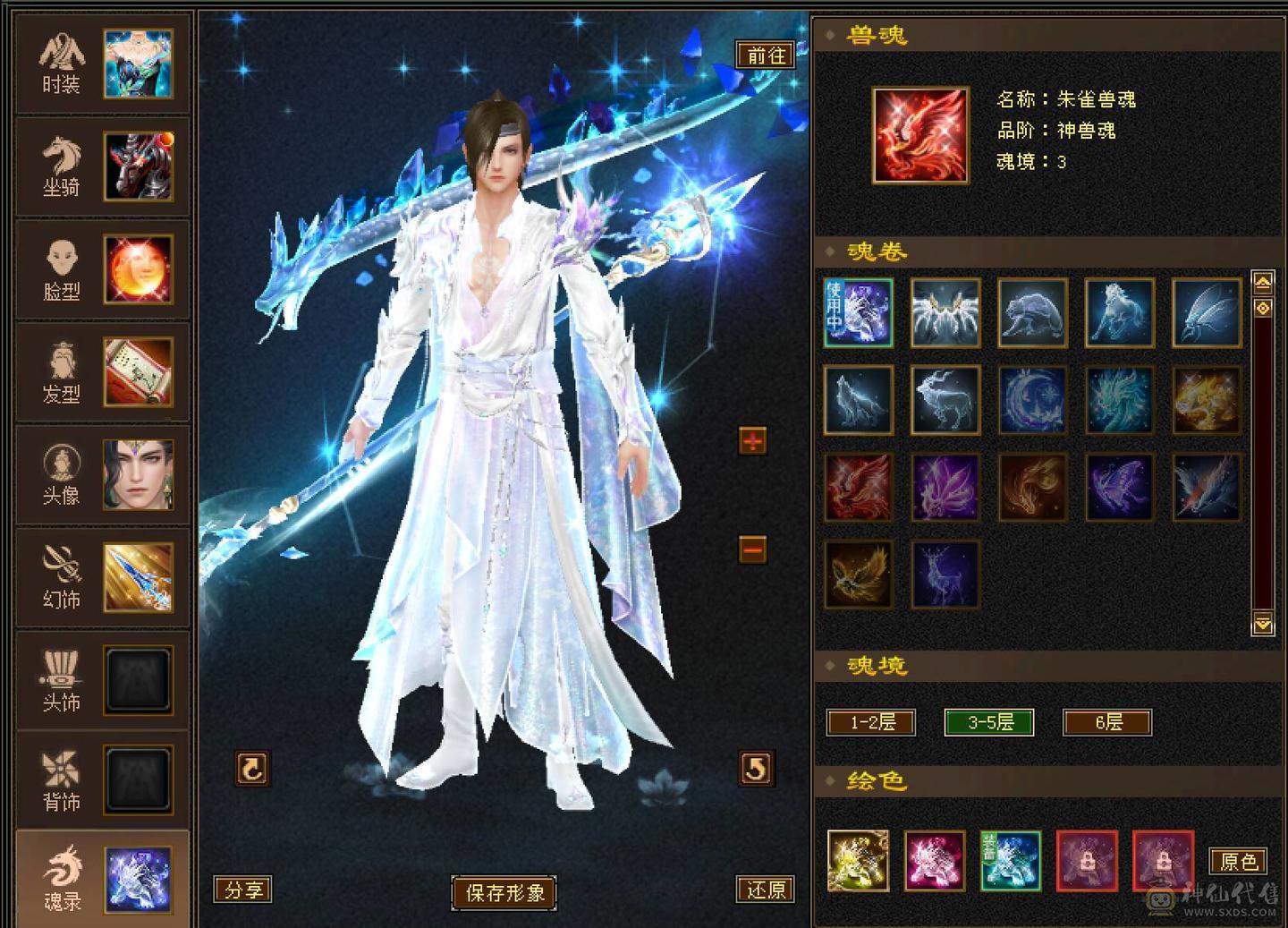Reset colors with the 原色 button

1237,862
